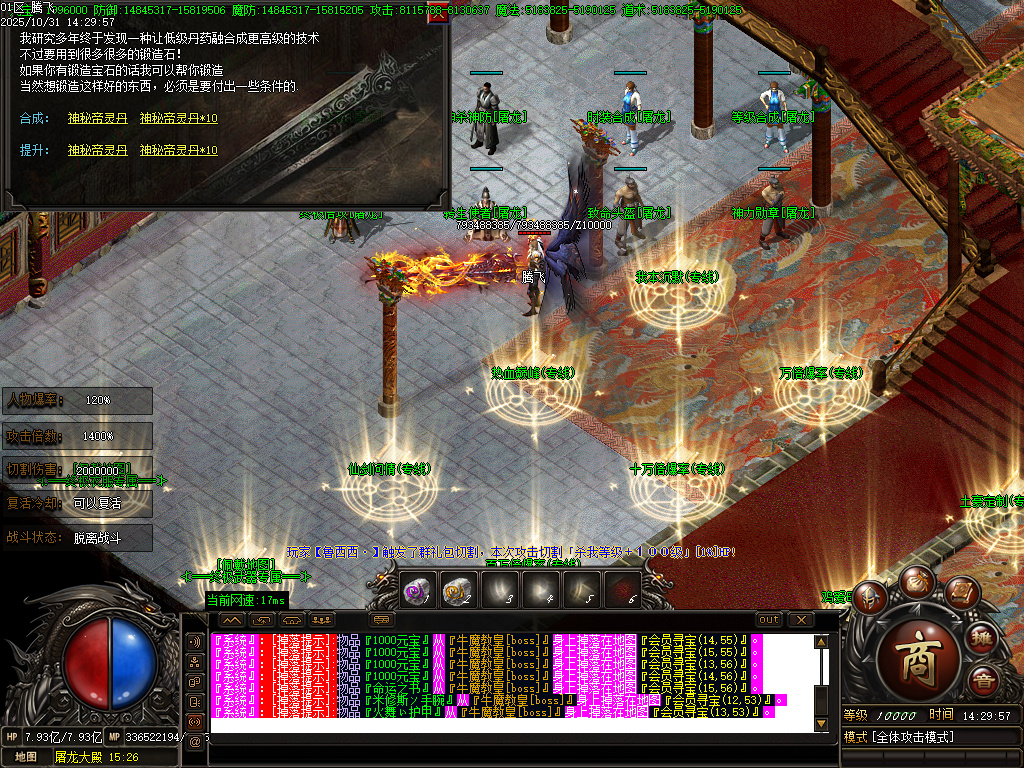Use the gold swirl stone in slot 2
1024x768 pixels.
456,592
